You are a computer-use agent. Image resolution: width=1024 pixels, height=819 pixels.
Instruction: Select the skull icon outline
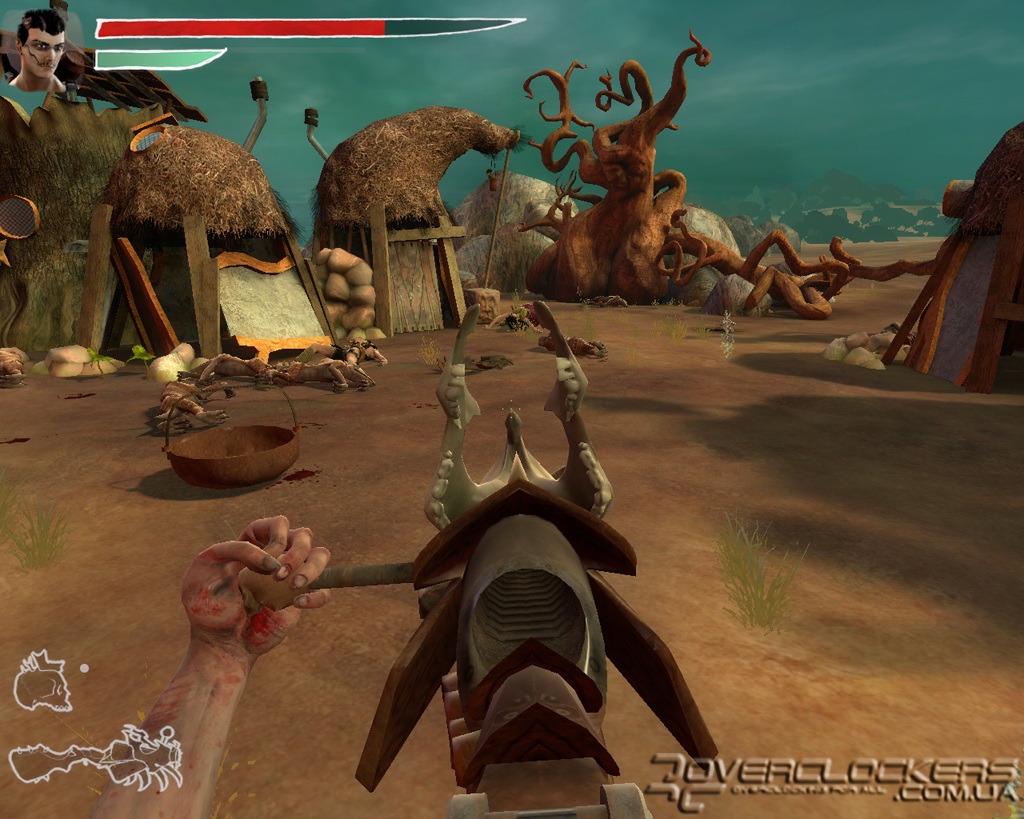click(x=43, y=681)
